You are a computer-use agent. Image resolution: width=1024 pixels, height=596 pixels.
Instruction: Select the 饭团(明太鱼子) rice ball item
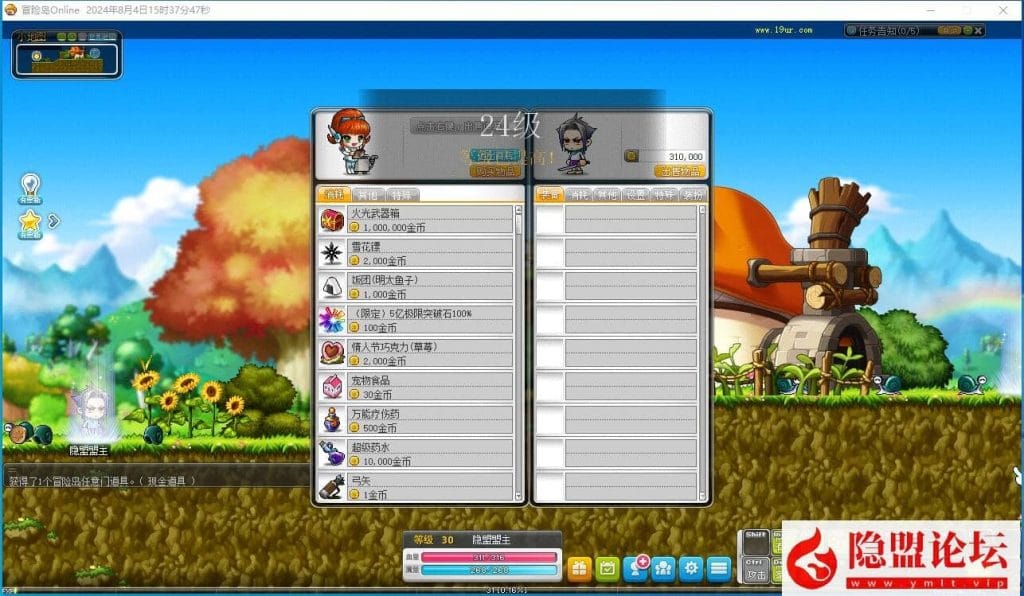[x=418, y=287]
